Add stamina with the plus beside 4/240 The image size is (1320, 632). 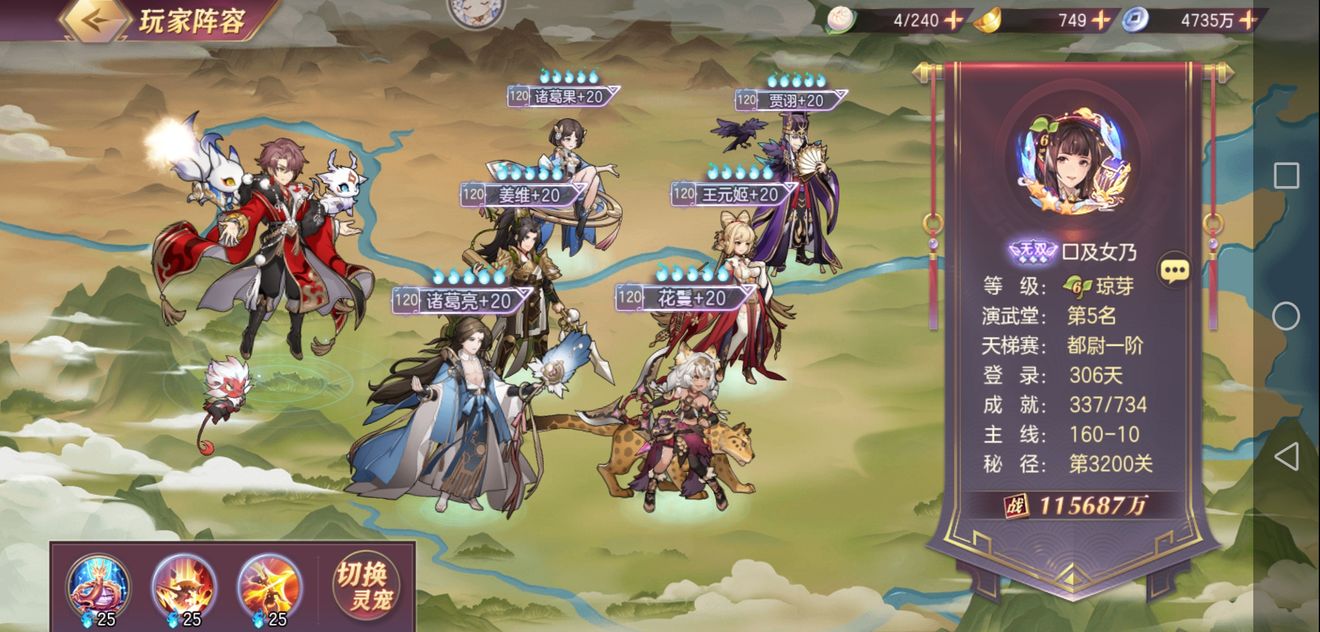point(953,19)
